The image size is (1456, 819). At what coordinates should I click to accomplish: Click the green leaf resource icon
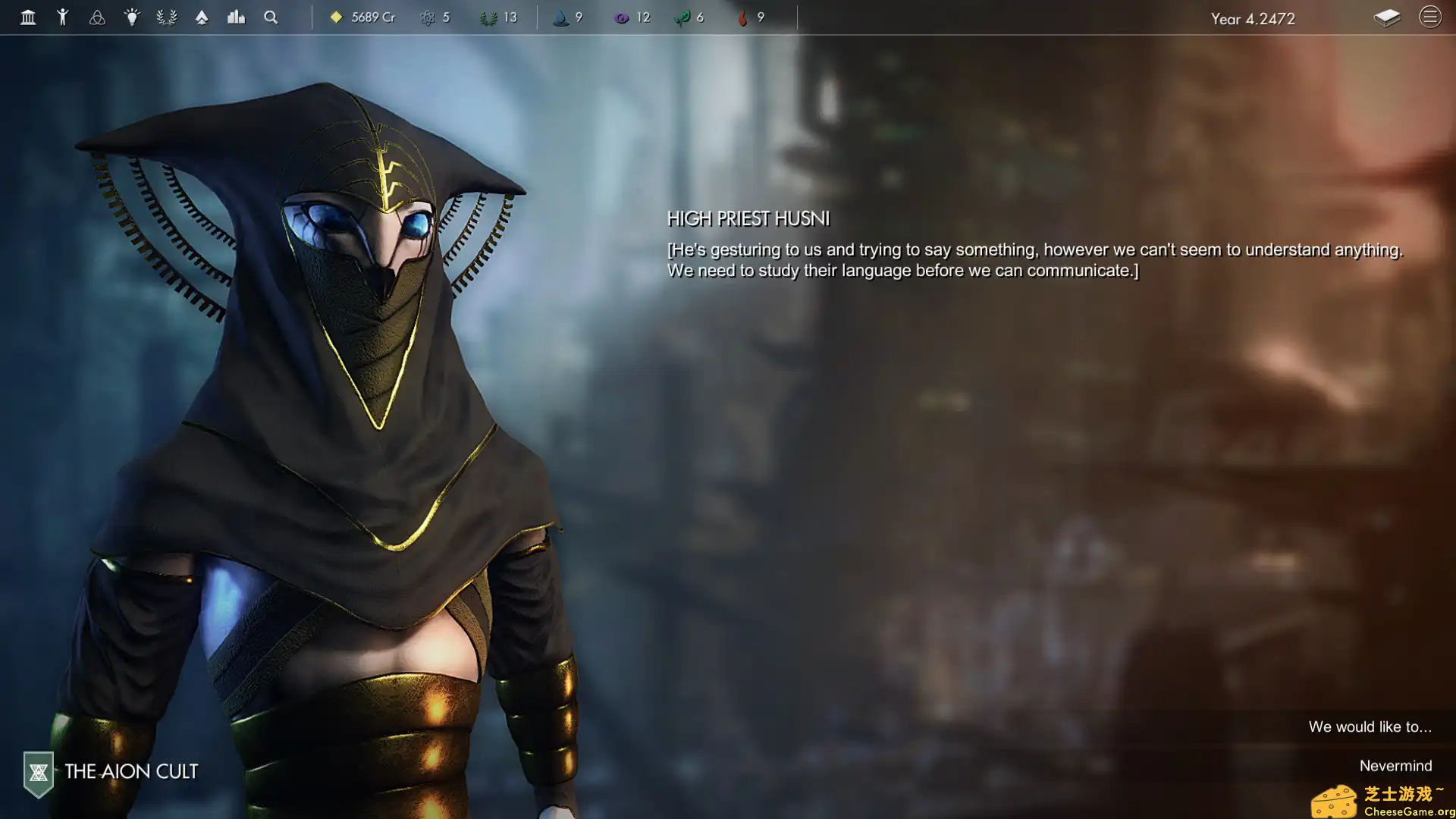(x=684, y=17)
